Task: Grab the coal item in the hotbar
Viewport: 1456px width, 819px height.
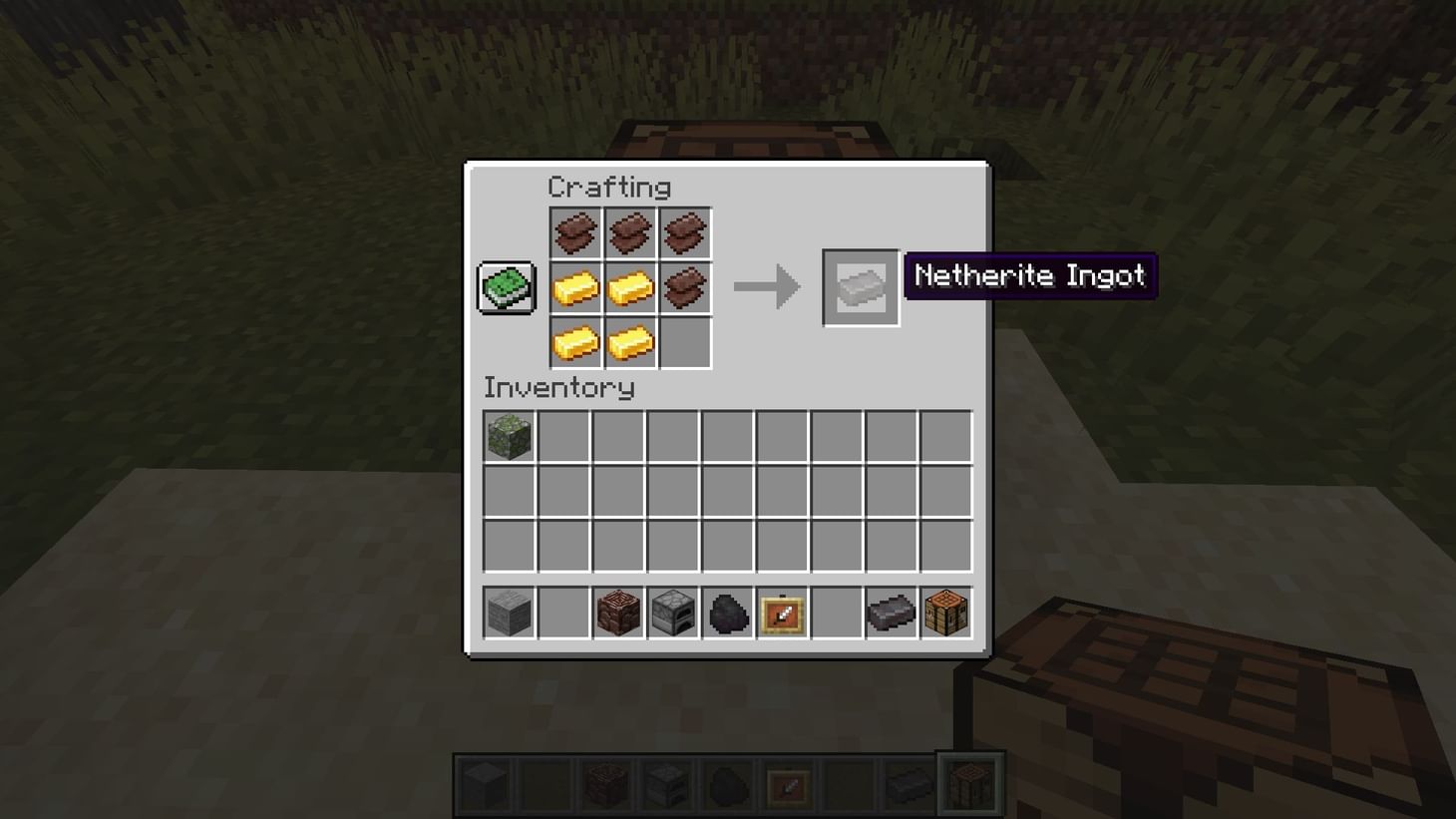Action: [727, 614]
